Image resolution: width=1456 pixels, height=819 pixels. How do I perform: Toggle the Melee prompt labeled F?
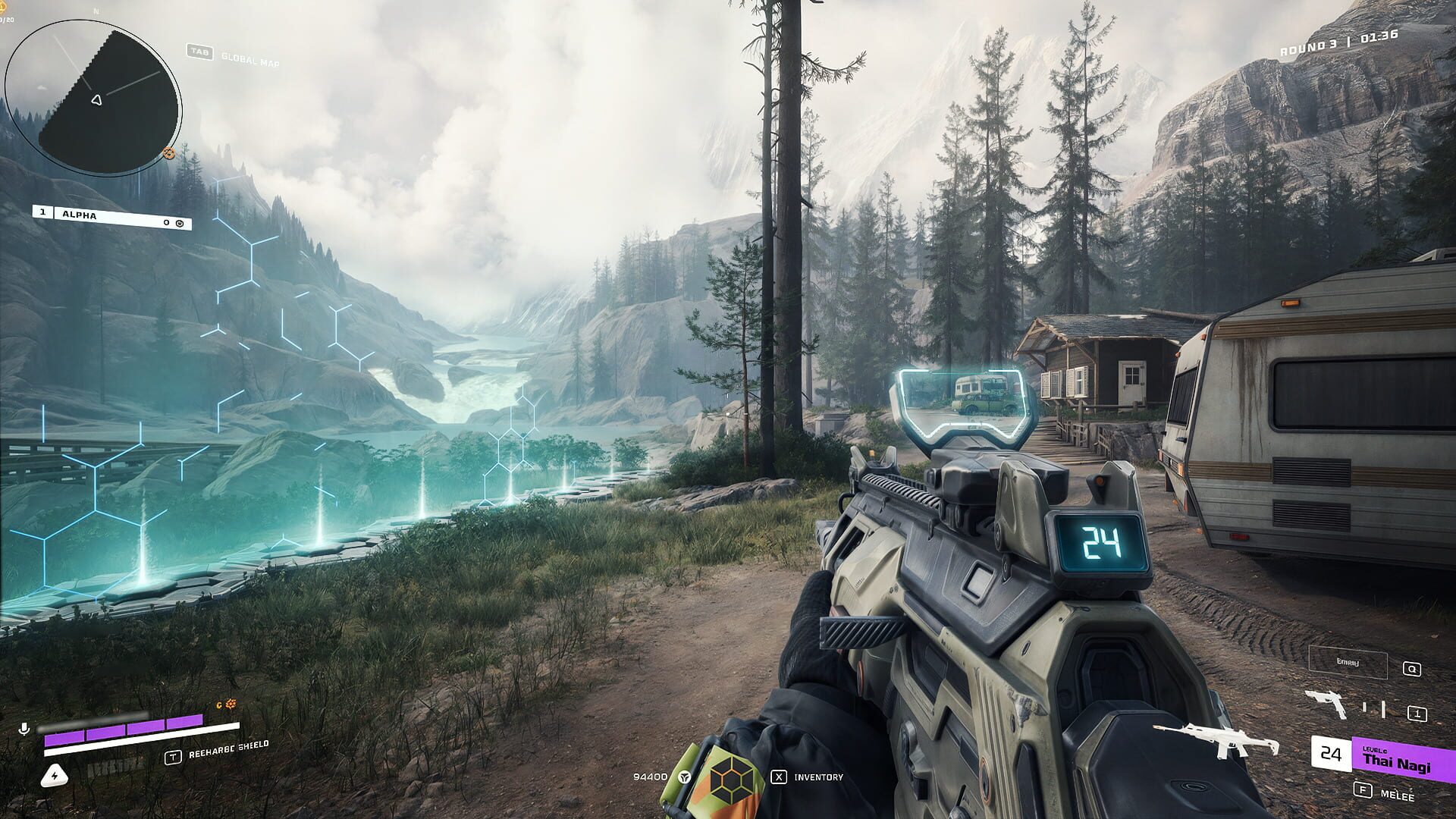click(x=1363, y=791)
